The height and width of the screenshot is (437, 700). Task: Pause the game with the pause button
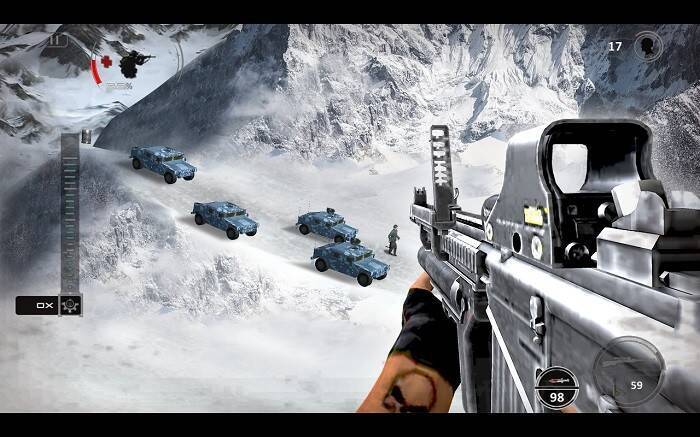[57, 41]
